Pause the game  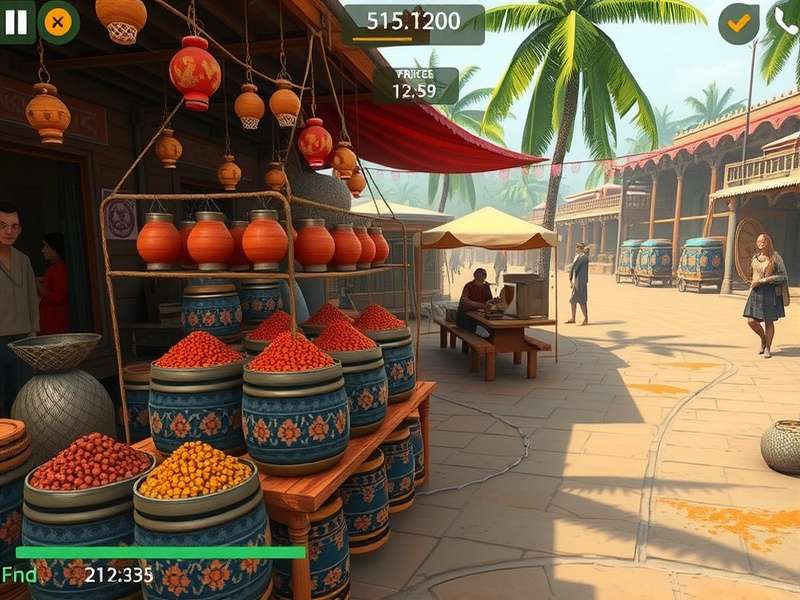pos(16,22)
